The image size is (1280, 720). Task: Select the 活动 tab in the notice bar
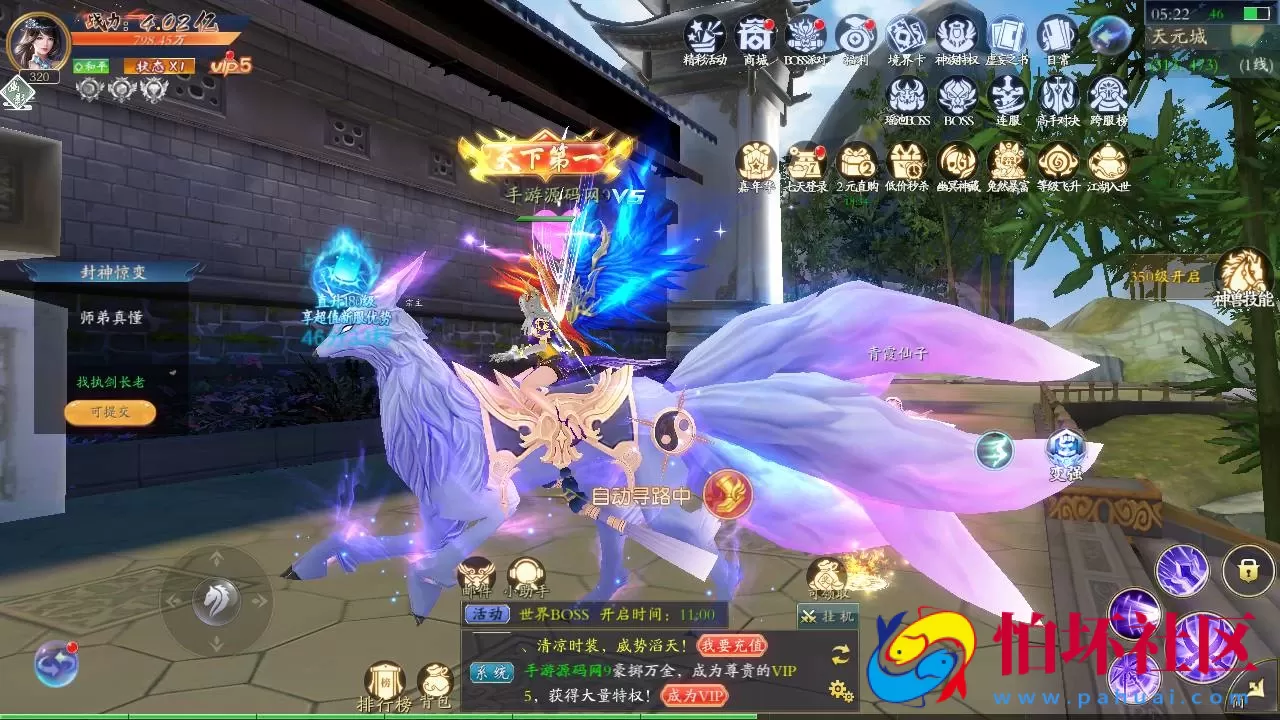tap(488, 613)
